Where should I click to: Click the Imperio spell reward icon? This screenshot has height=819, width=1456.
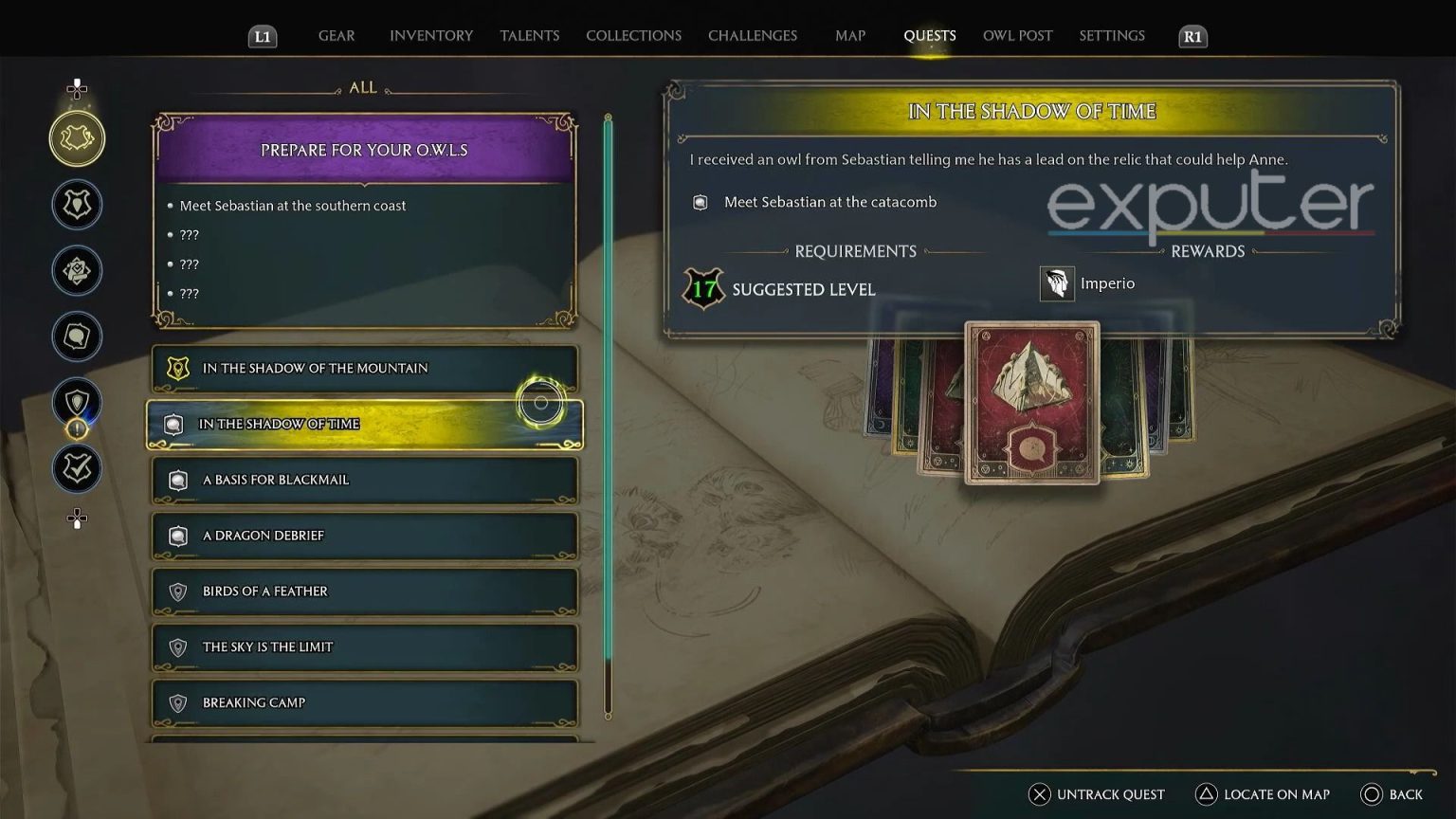(1058, 282)
